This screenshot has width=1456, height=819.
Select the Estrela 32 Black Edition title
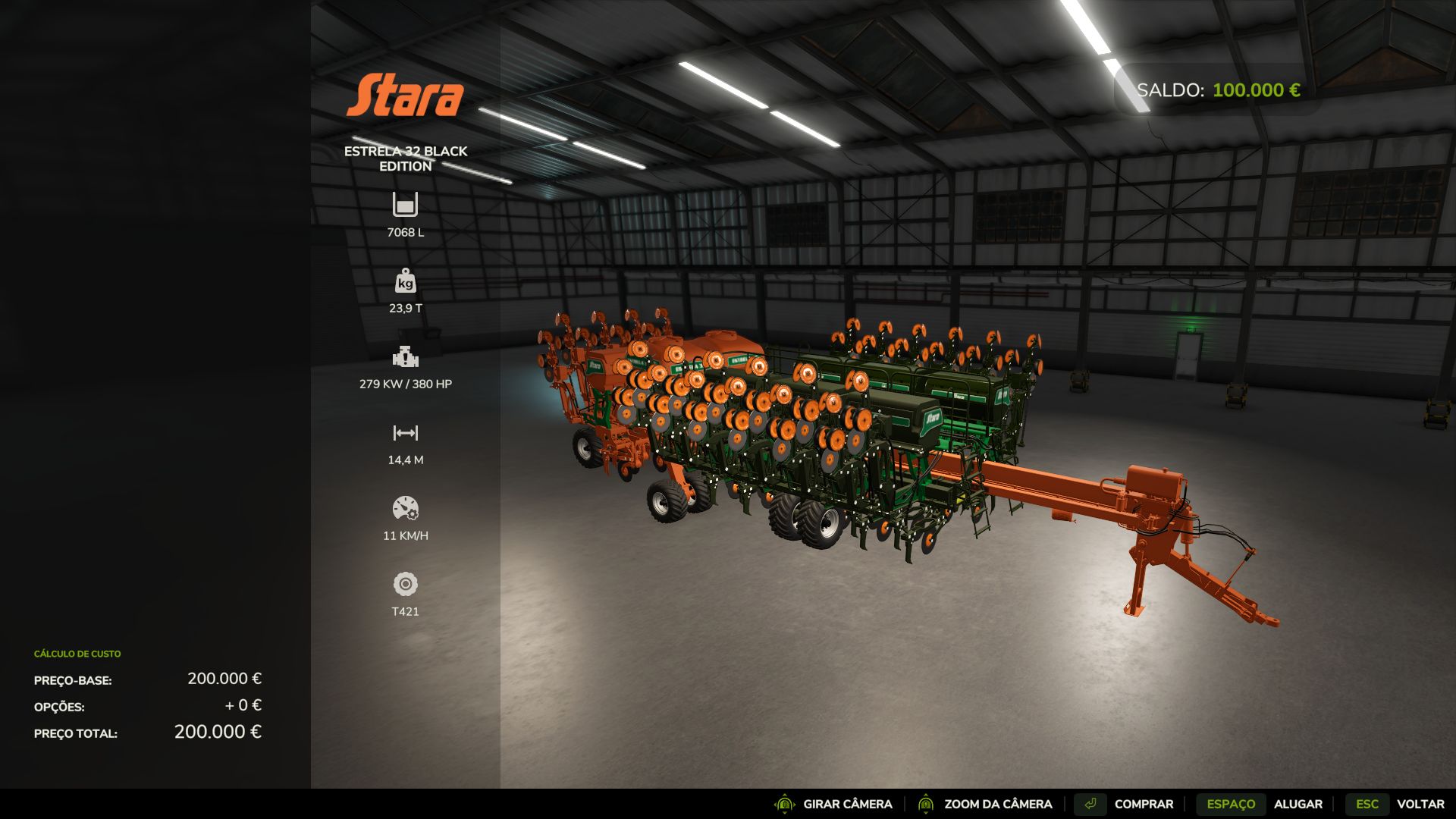click(406, 158)
